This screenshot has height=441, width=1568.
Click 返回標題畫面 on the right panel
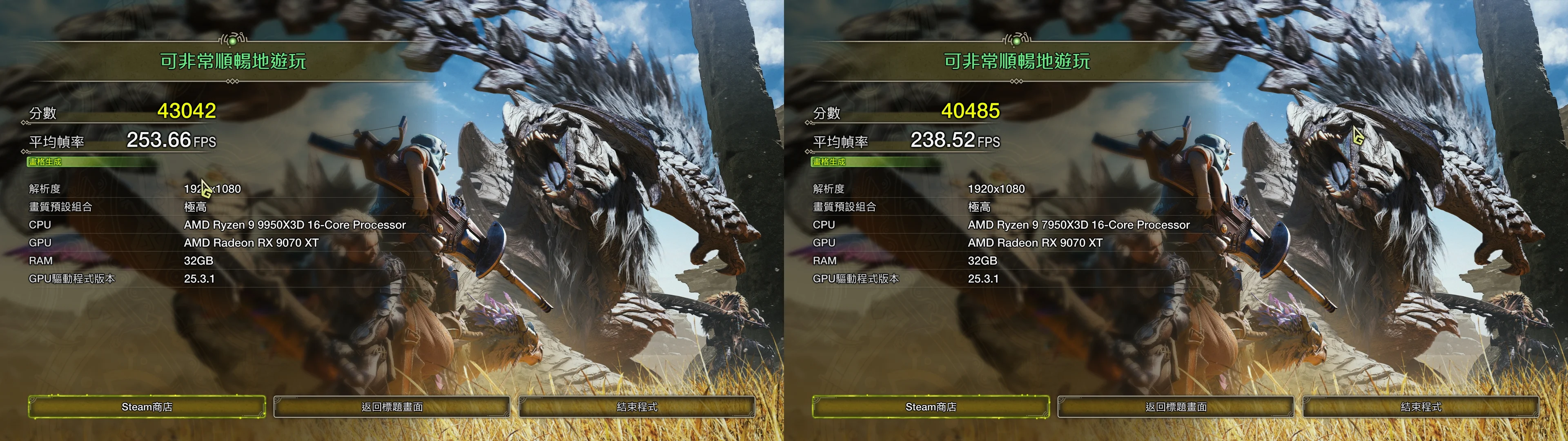(1176, 407)
